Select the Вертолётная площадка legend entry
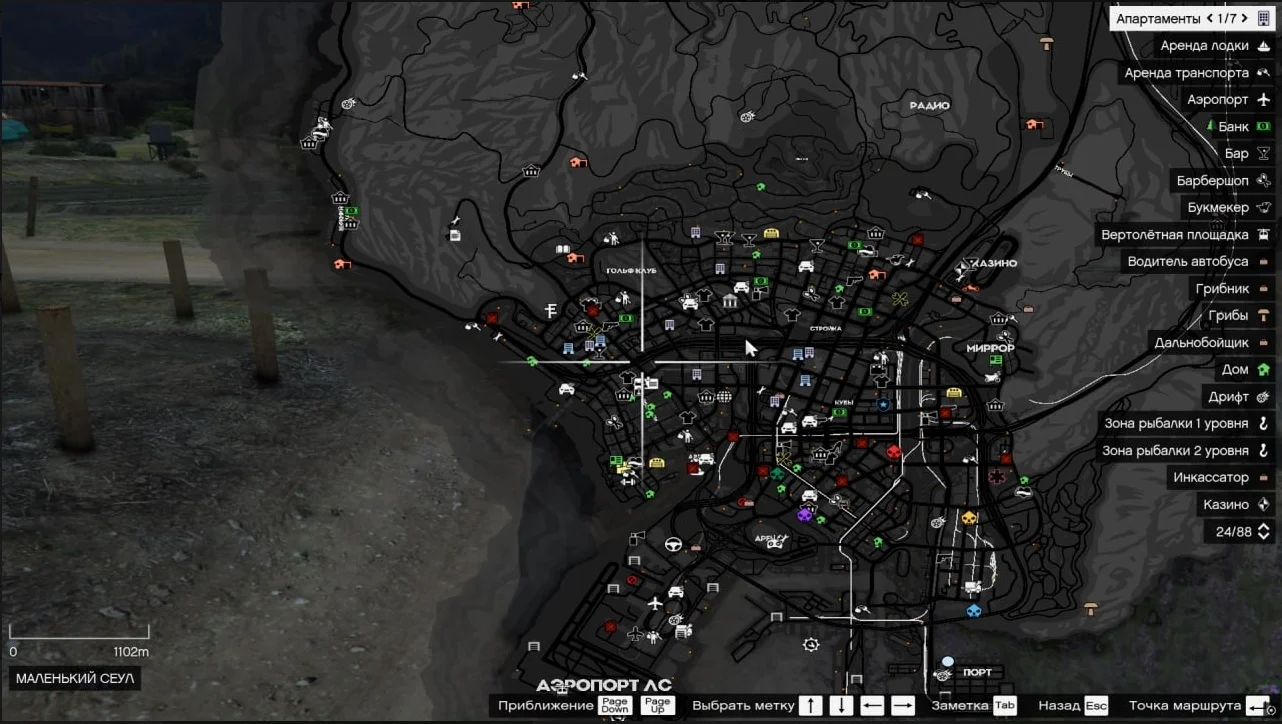 (x=1174, y=235)
